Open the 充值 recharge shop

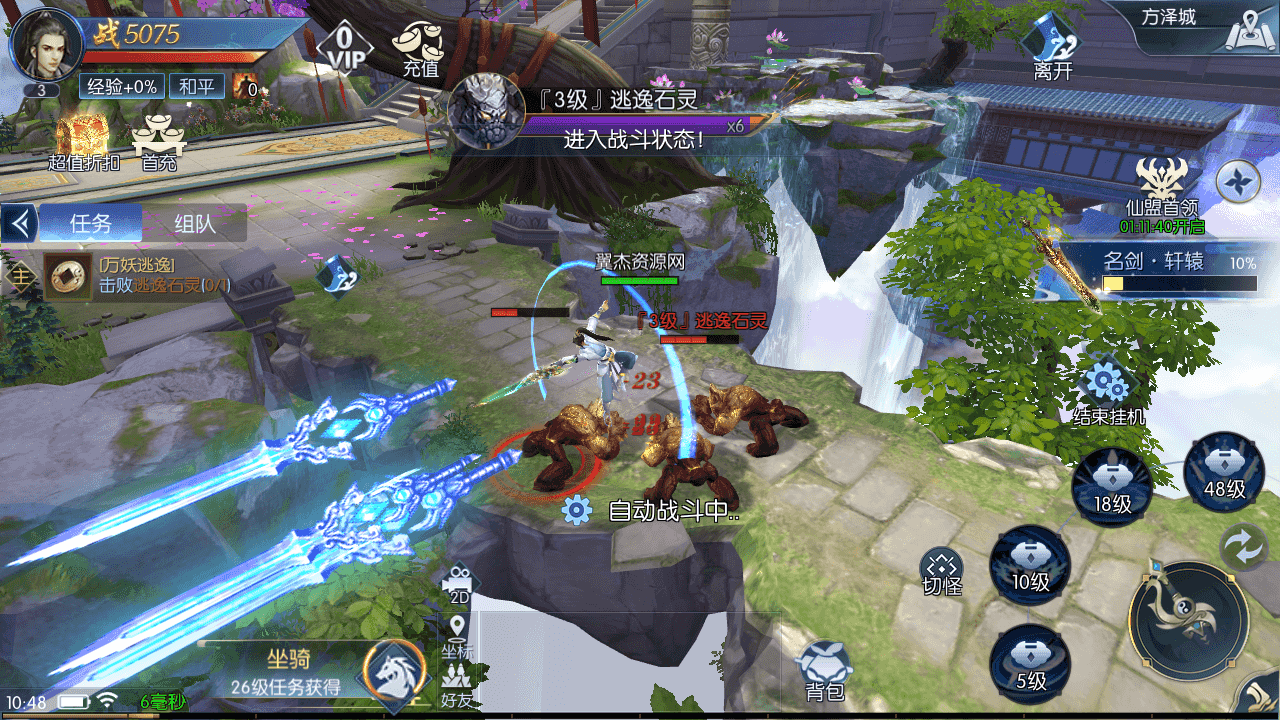(x=421, y=48)
